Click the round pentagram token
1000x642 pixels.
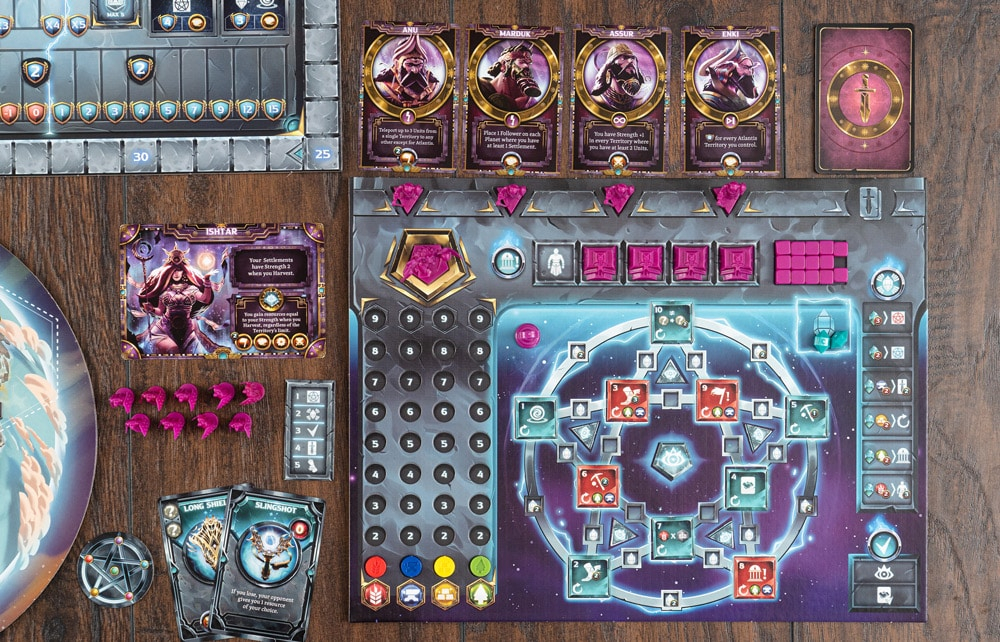115,568
